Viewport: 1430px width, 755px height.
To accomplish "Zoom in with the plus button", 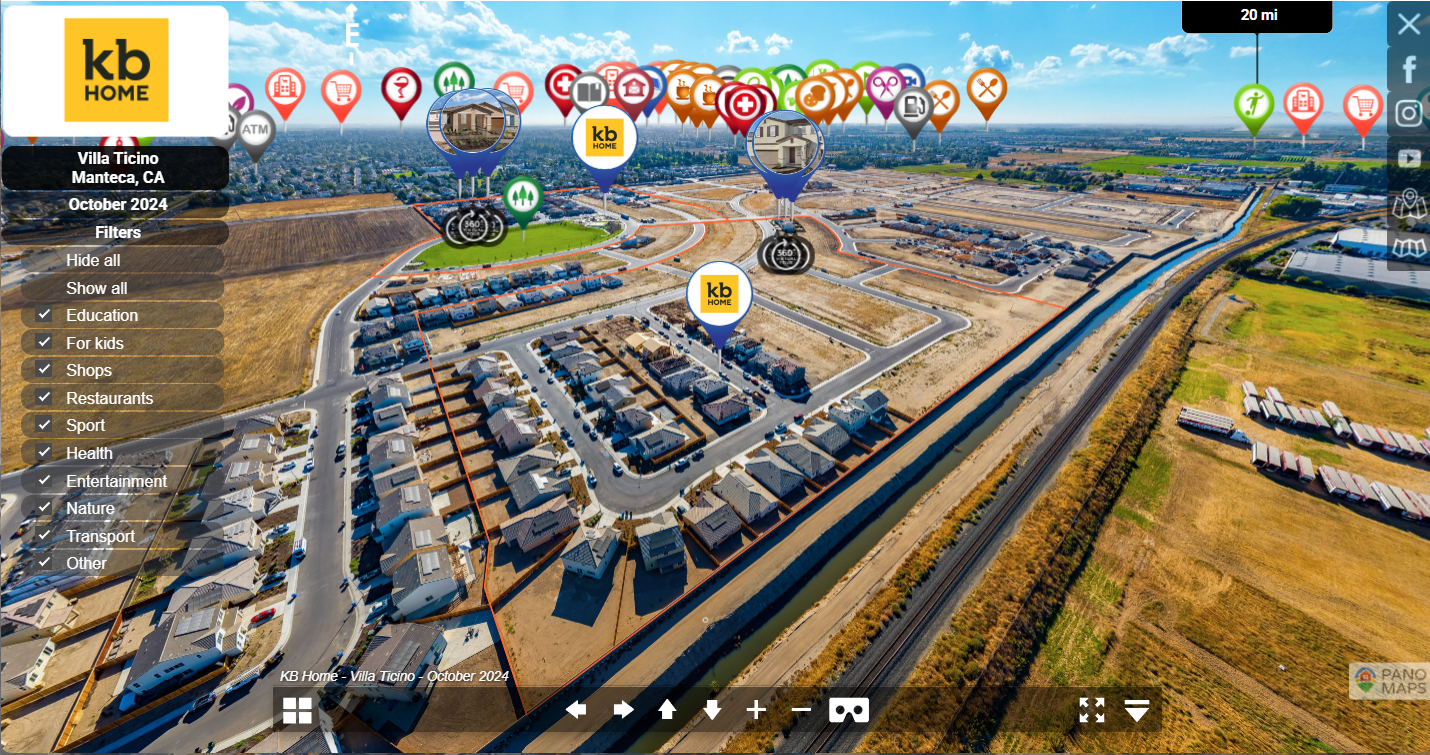I will point(756,710).
